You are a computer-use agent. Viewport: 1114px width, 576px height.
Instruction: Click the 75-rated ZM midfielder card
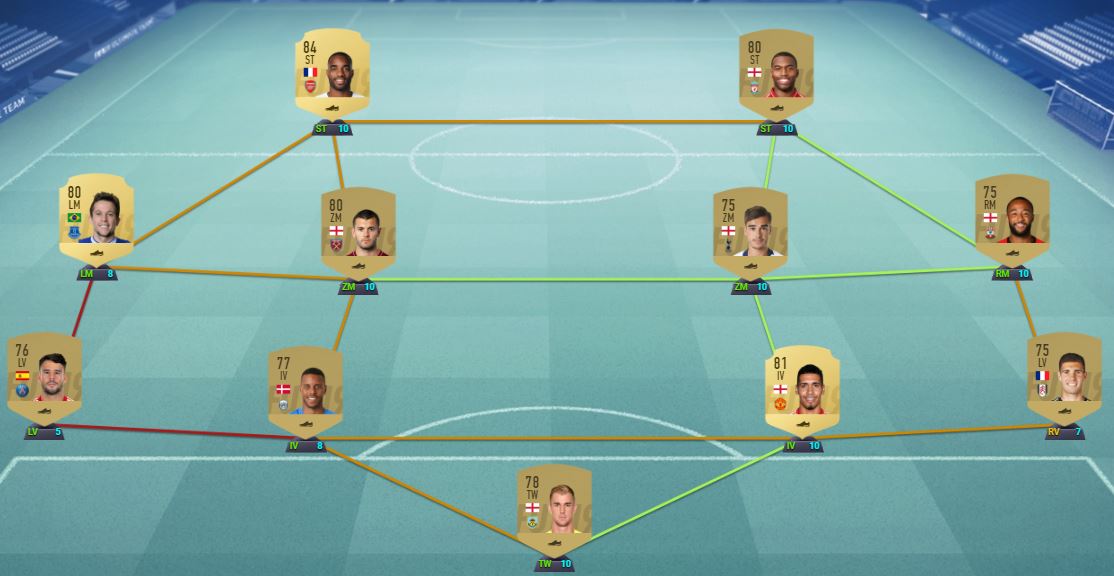click(750, 232)
